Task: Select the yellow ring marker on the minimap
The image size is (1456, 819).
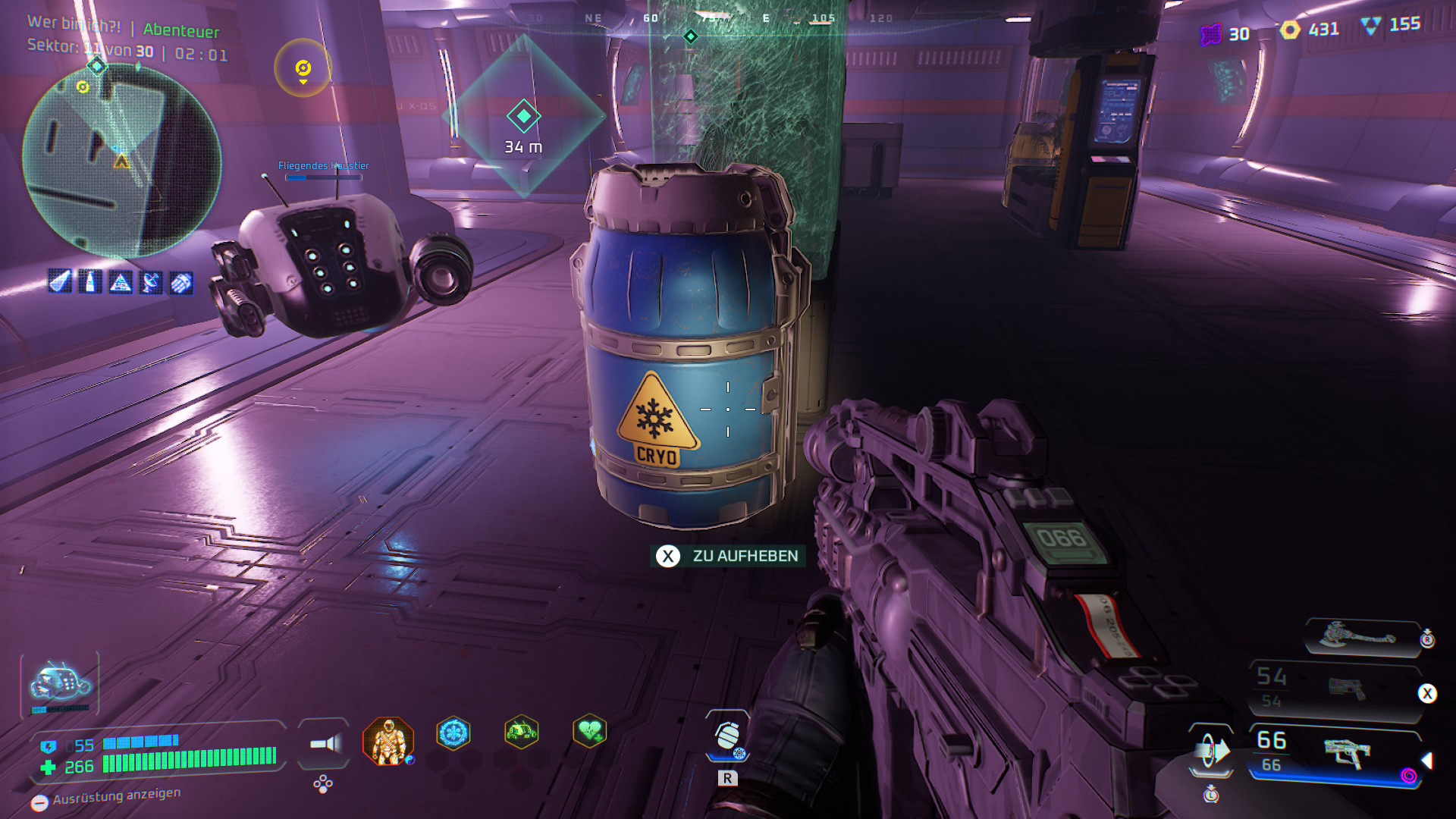Action: [83, 87]
